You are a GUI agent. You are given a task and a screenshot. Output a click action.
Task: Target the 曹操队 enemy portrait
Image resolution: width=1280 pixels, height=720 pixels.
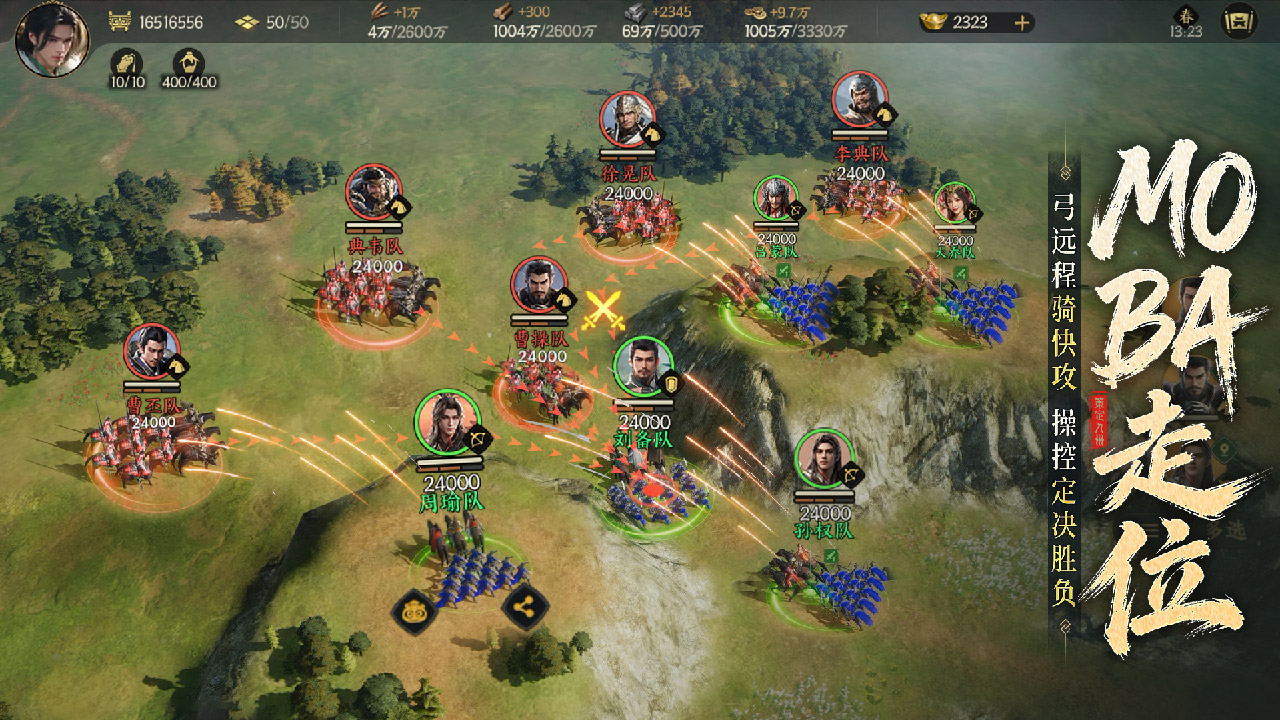click(540, 286)
